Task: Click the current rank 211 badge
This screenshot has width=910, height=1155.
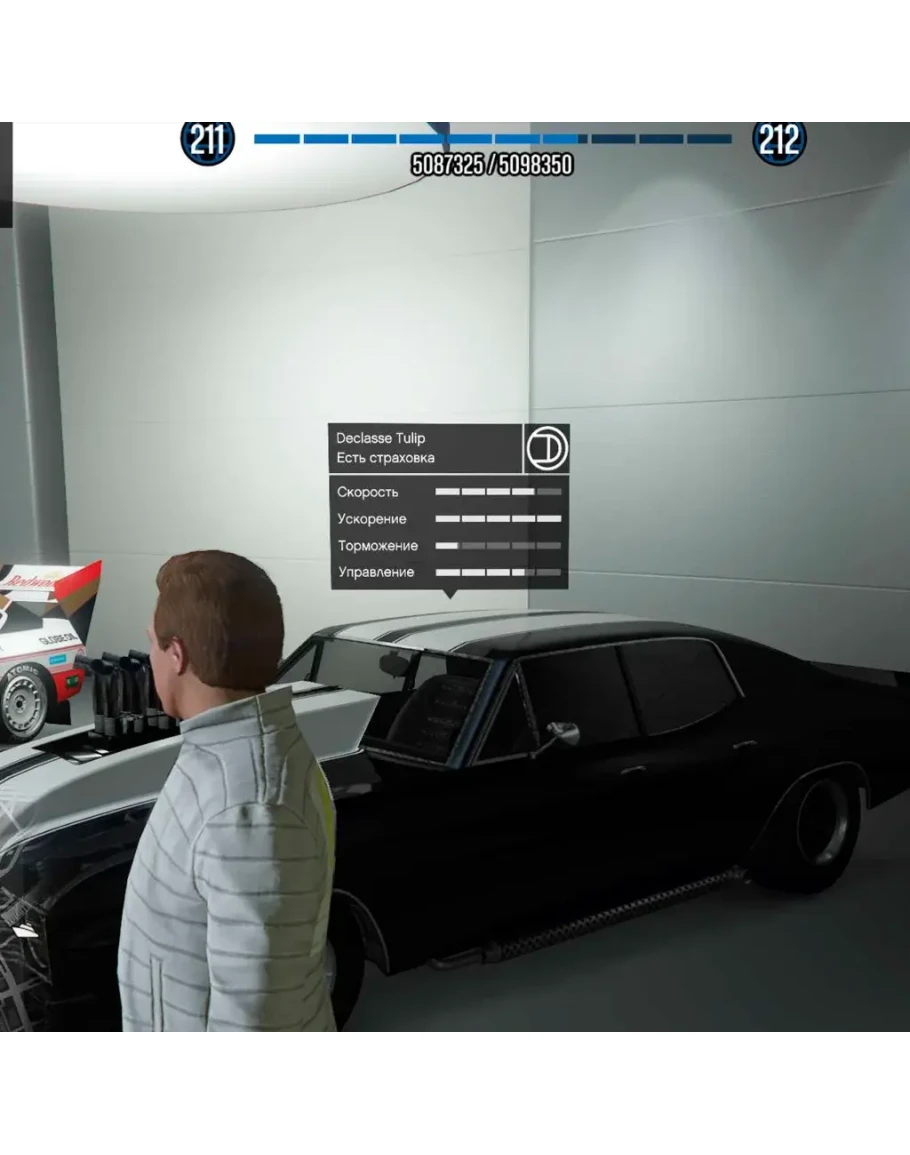Action: [207, 142]
